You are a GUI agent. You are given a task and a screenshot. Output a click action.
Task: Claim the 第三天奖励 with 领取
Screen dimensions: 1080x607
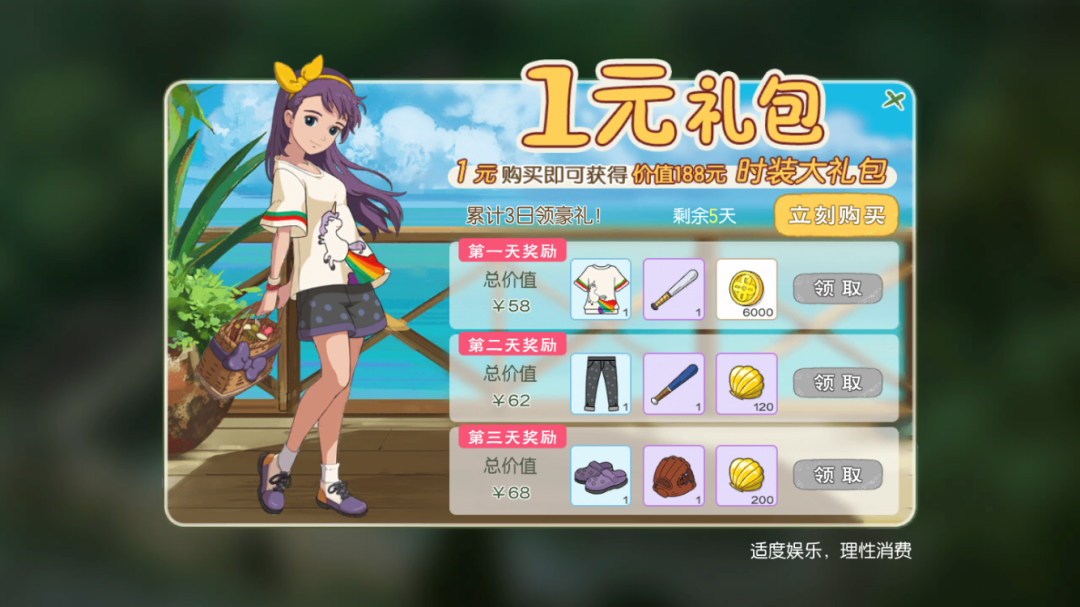pos(837,474)
